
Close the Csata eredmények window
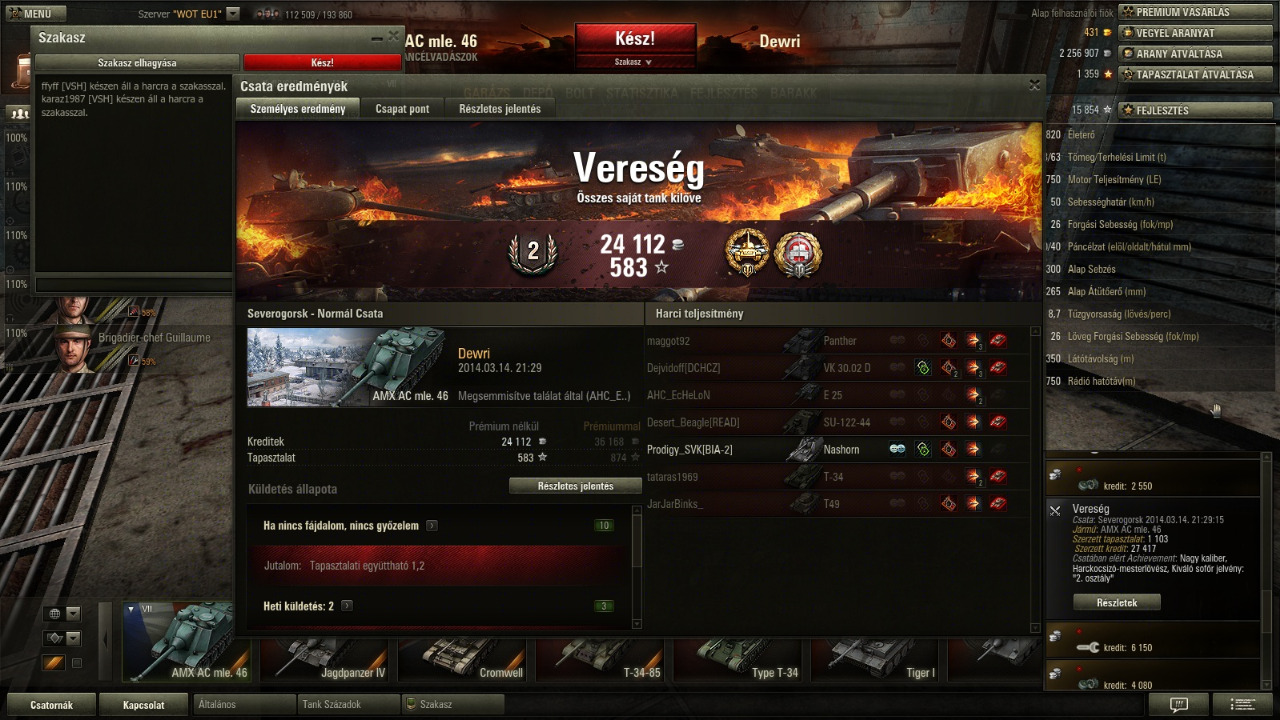[x=1034, y=86]
